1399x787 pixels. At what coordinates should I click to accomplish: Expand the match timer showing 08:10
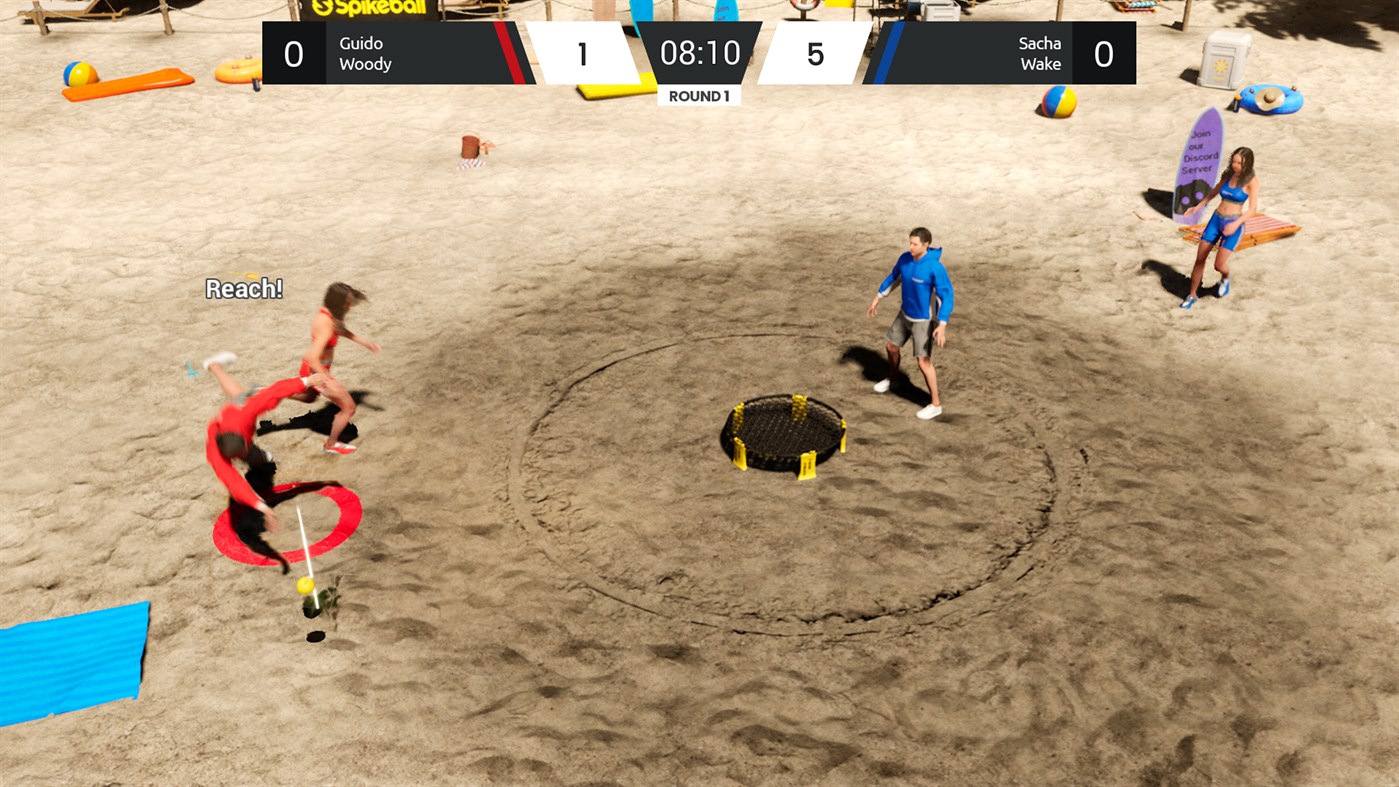[x=699, y=55]
